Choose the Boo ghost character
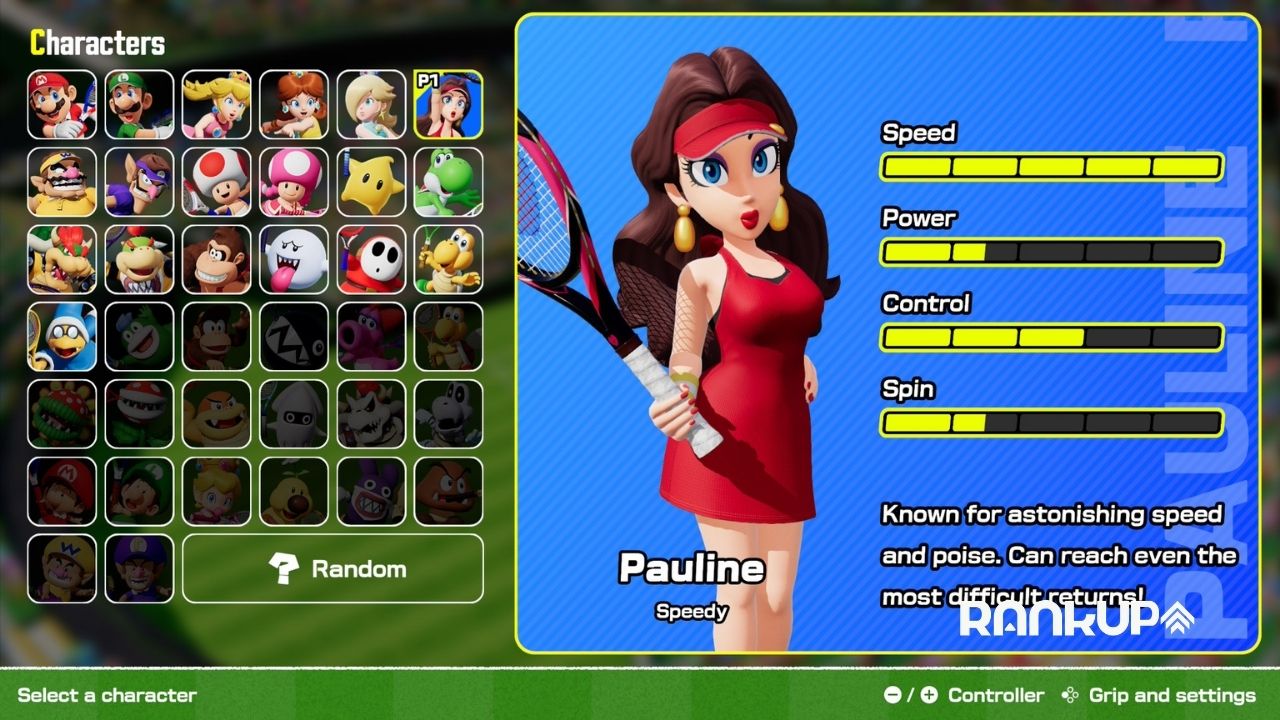Viewport: 1280px width, 720px height. pyautogui.click(x=294, y=259)
